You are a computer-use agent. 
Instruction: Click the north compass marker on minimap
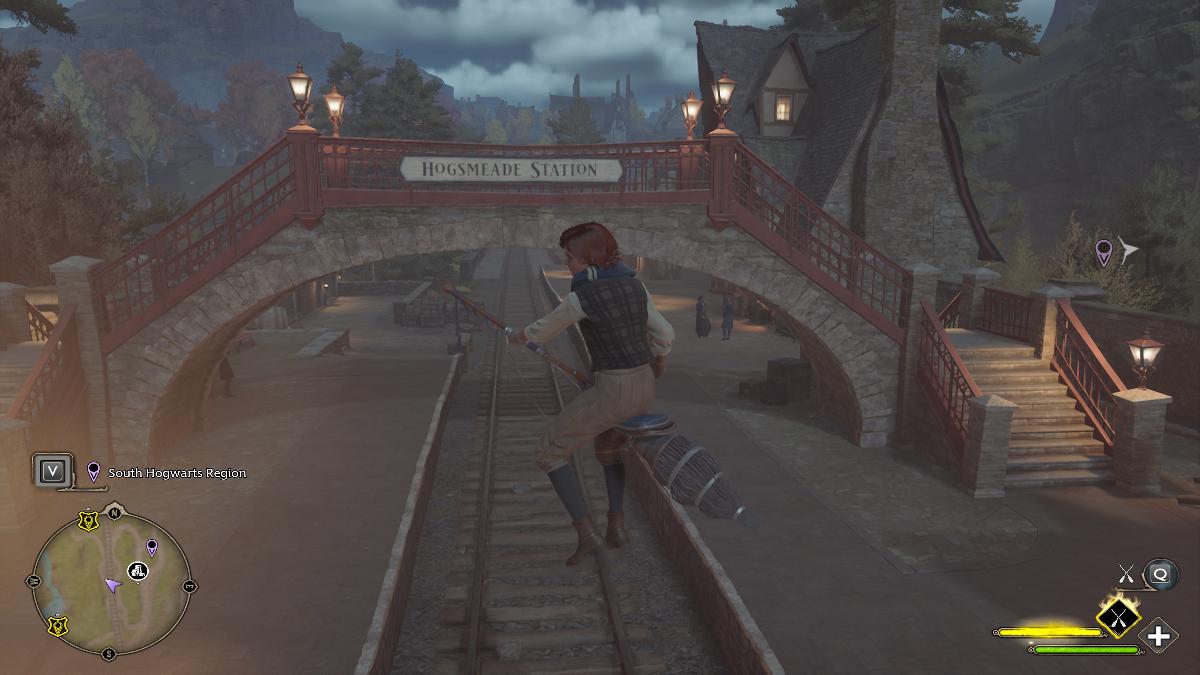coord(114,513)
